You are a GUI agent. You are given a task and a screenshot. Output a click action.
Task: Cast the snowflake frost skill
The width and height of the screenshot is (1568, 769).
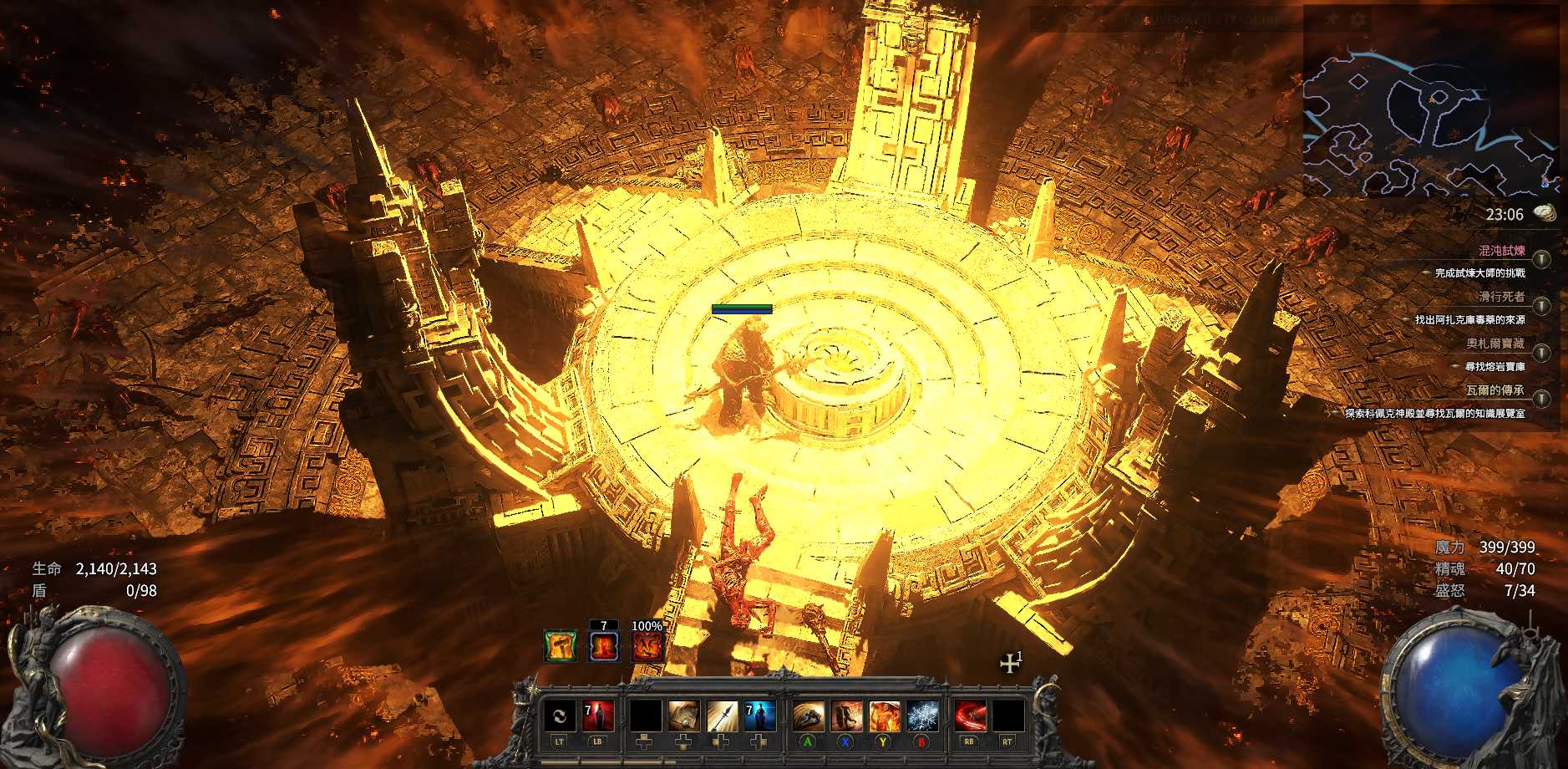coord(922,716)
